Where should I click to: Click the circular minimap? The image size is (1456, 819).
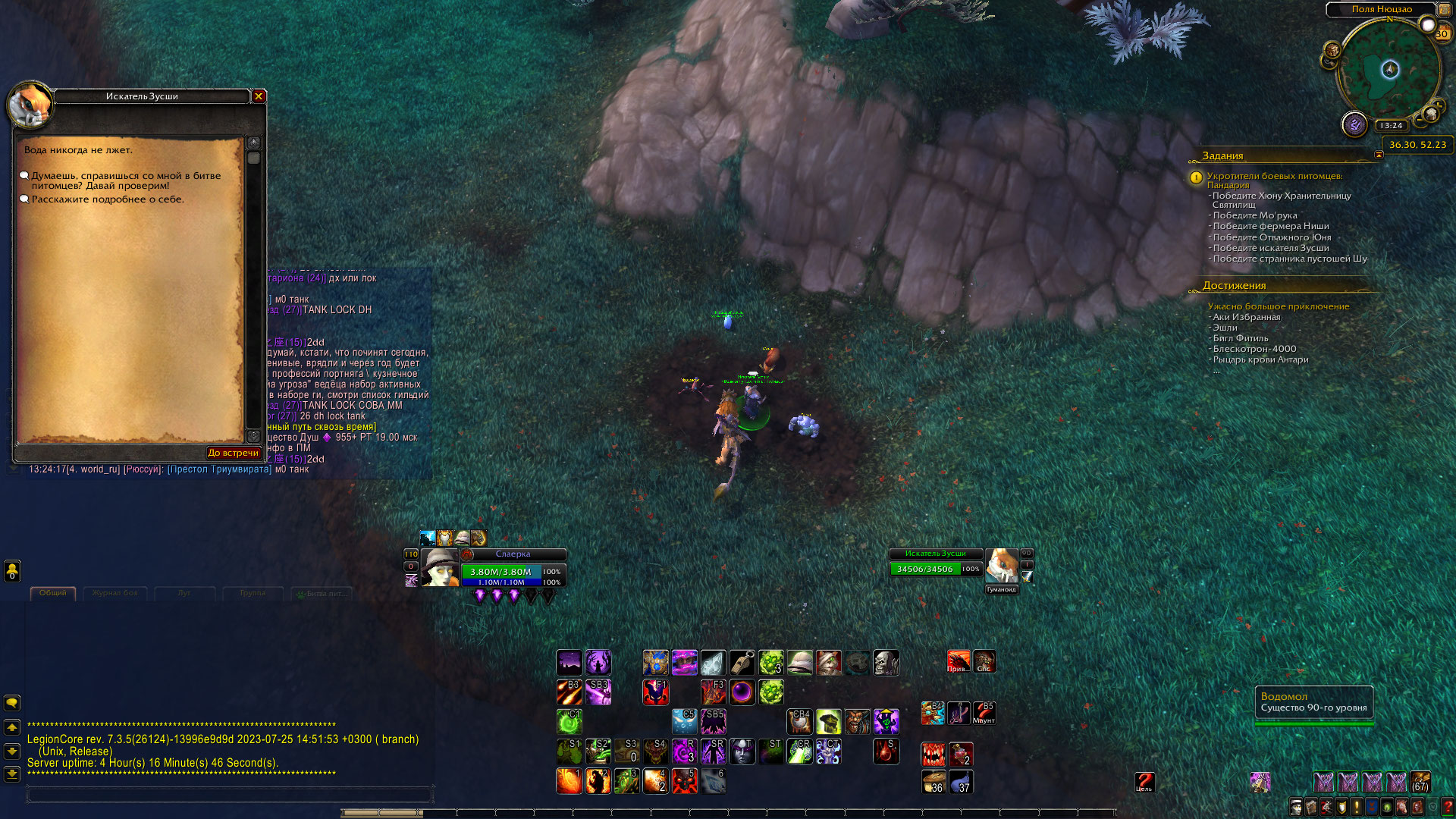tap(1389, 70)
